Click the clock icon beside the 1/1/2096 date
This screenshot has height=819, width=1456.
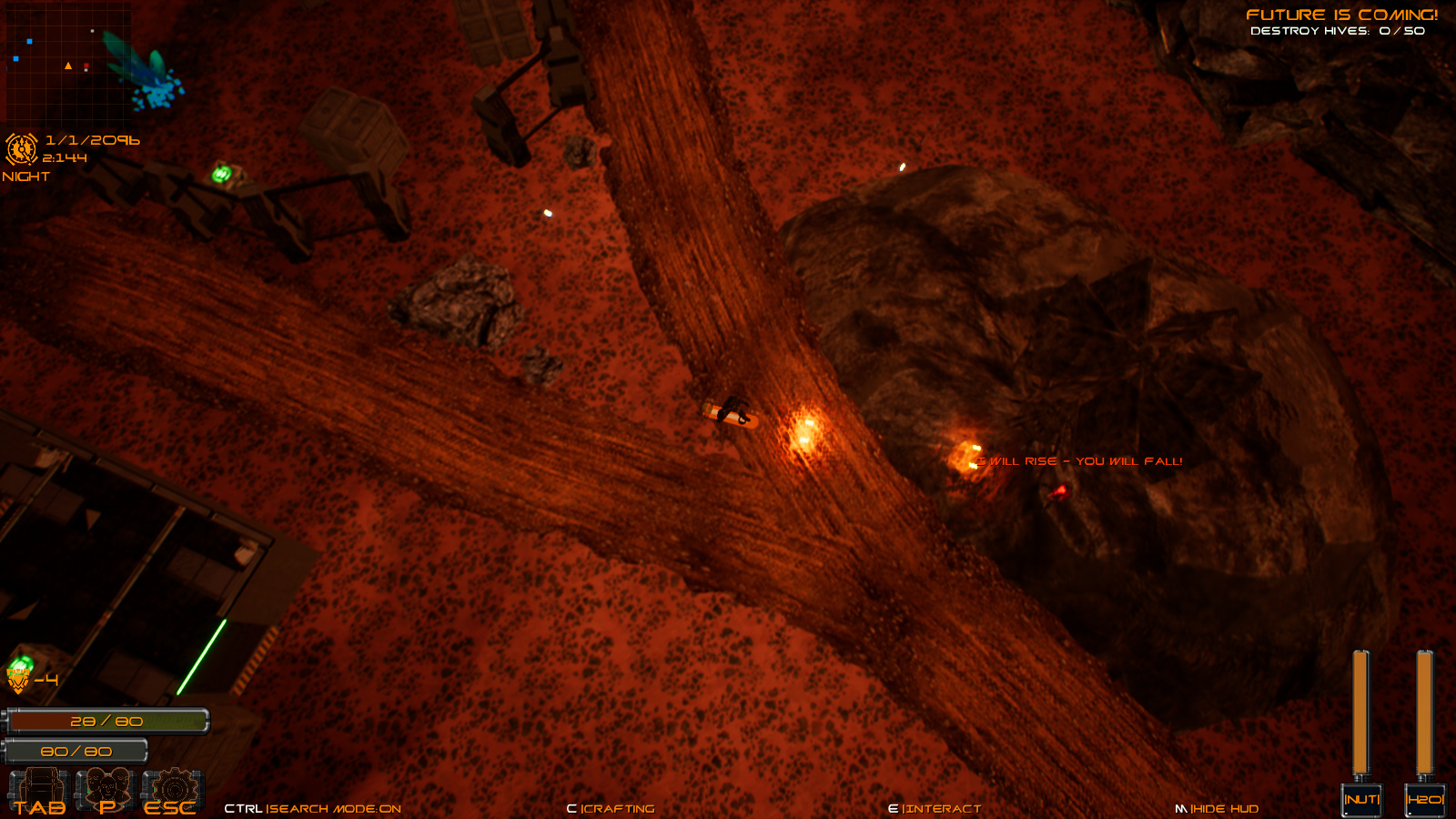tap(20, 148)
